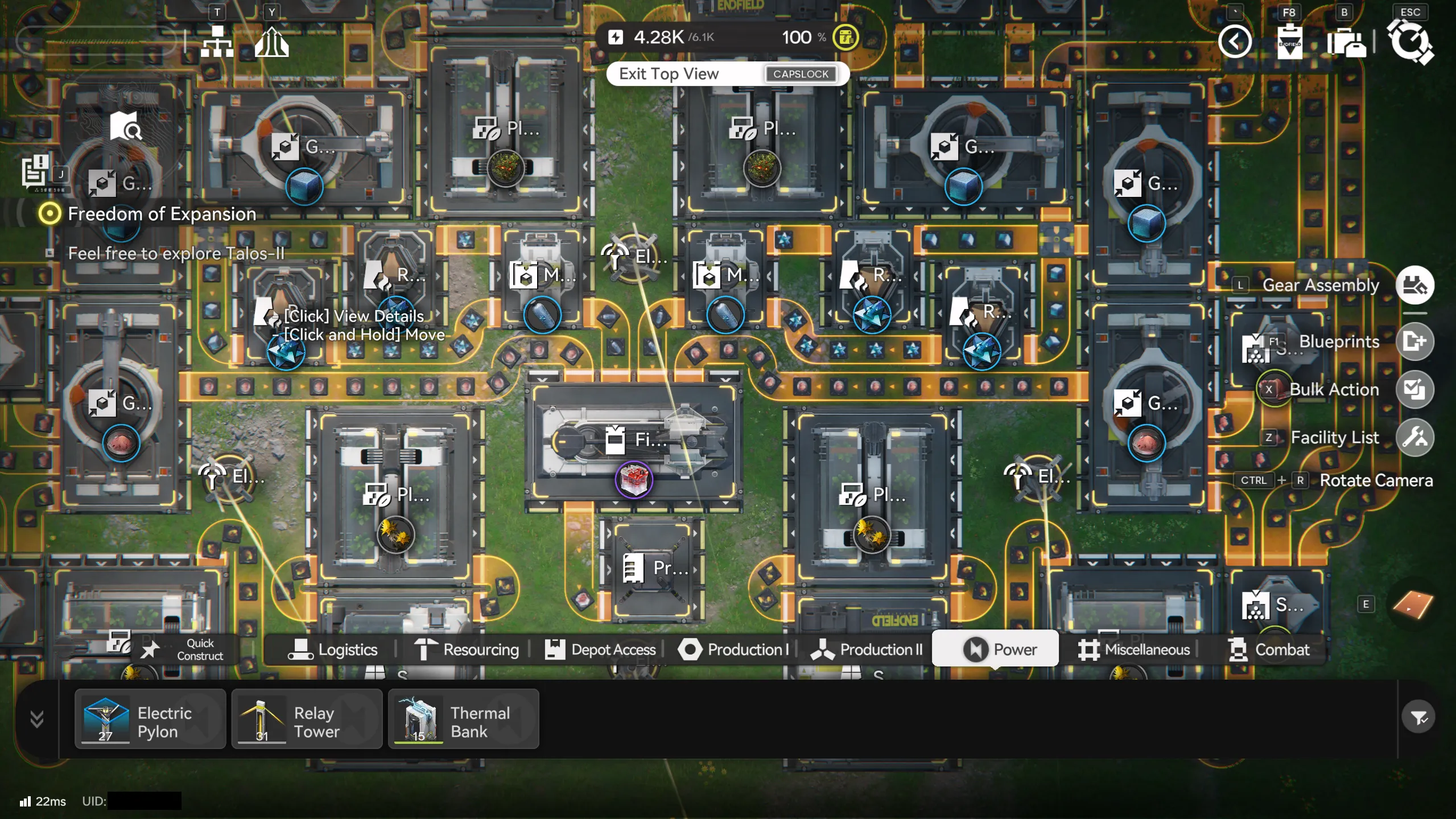Viewport: 1456px width, 819px height.
Task: Click the back arrow icon
Action: (x=1235, y=42)
